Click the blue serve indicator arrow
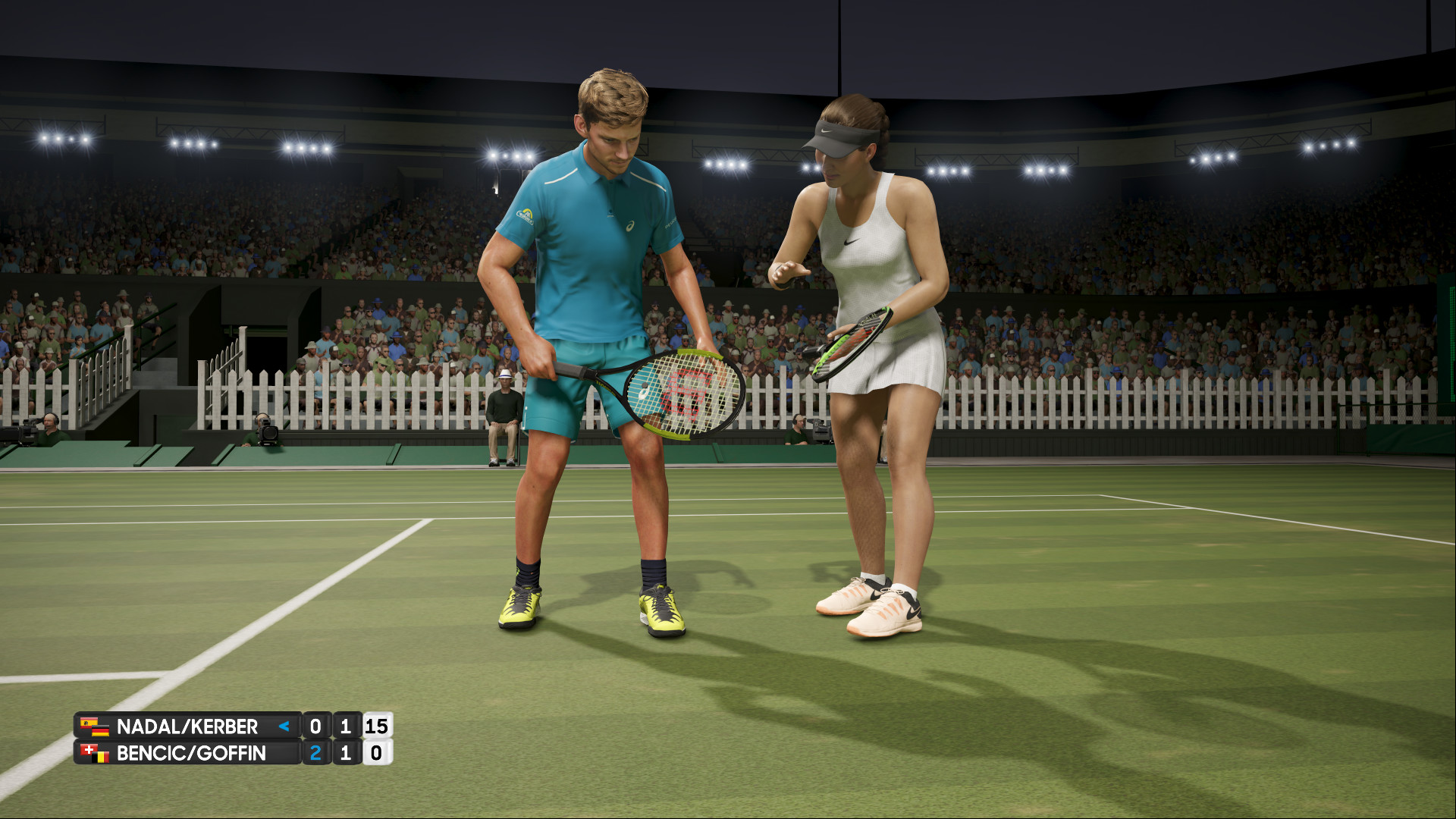The width and height of the screenshot is (1456, 819). click(284, 726)
